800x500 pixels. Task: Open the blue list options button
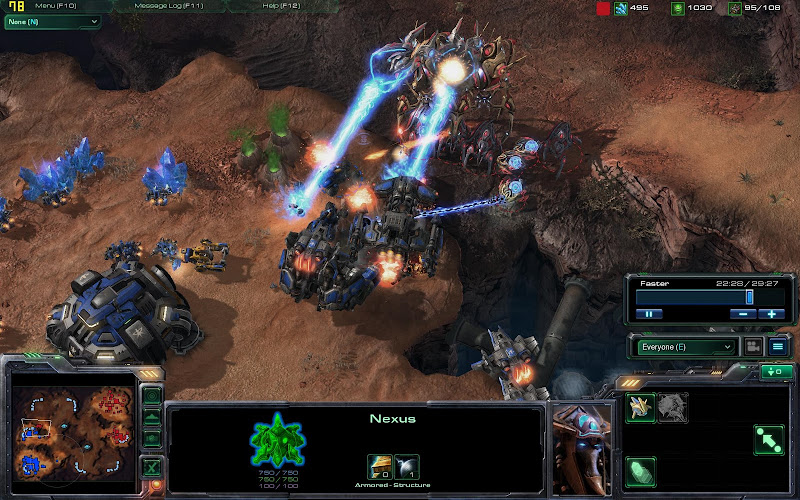tap(777, 347)
